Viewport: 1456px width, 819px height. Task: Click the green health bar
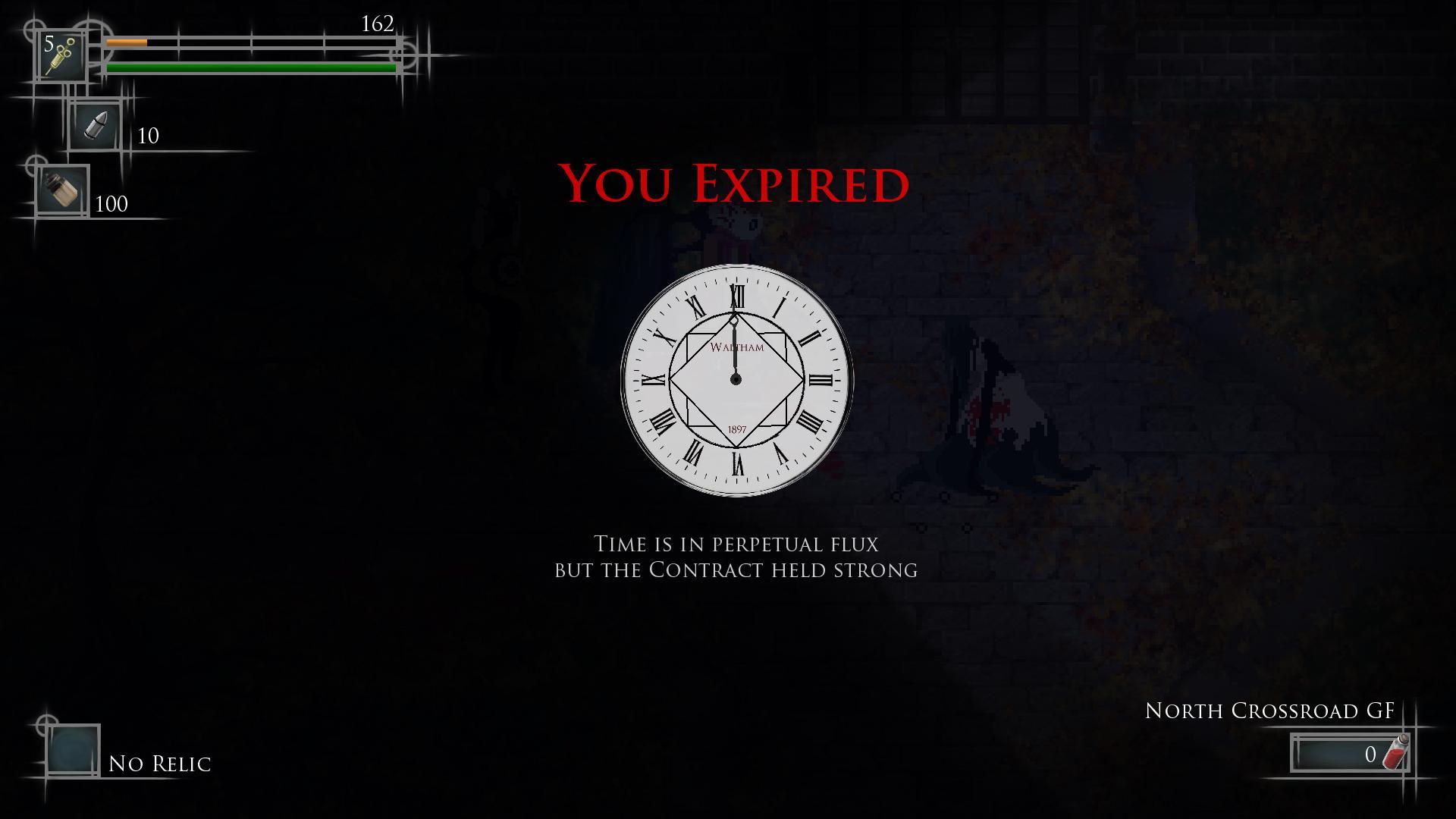(250, 69)
